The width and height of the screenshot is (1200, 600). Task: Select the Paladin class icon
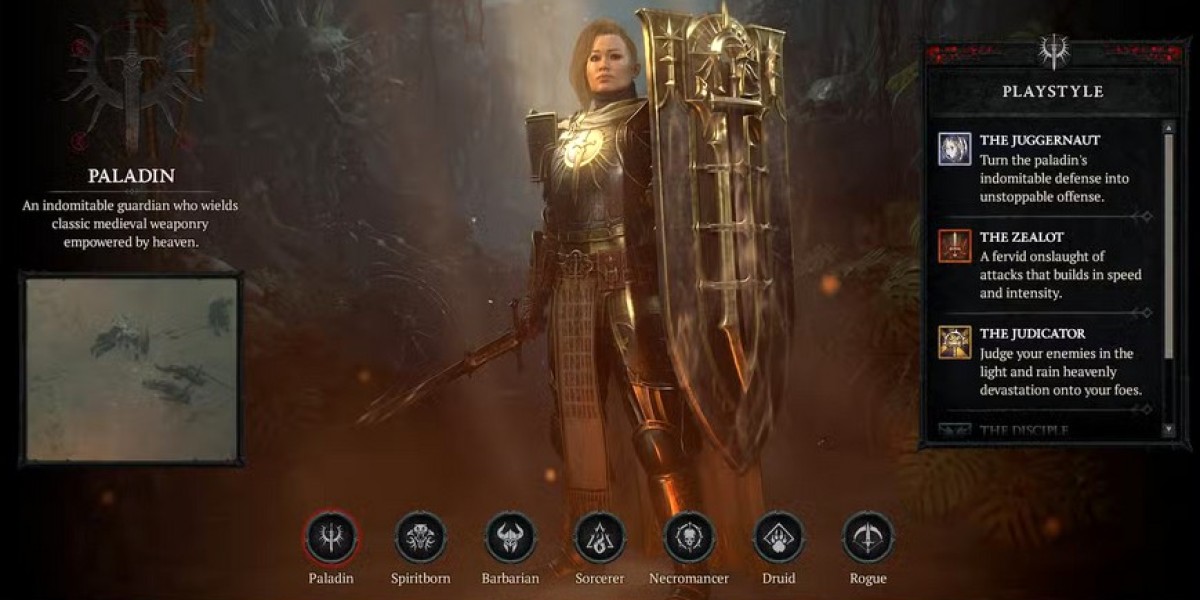(x=331, y=538)
